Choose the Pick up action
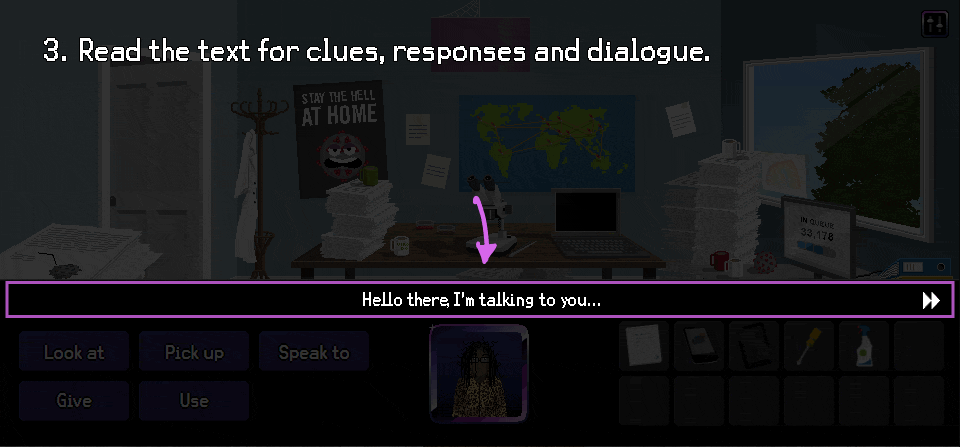 click(194, 352)
